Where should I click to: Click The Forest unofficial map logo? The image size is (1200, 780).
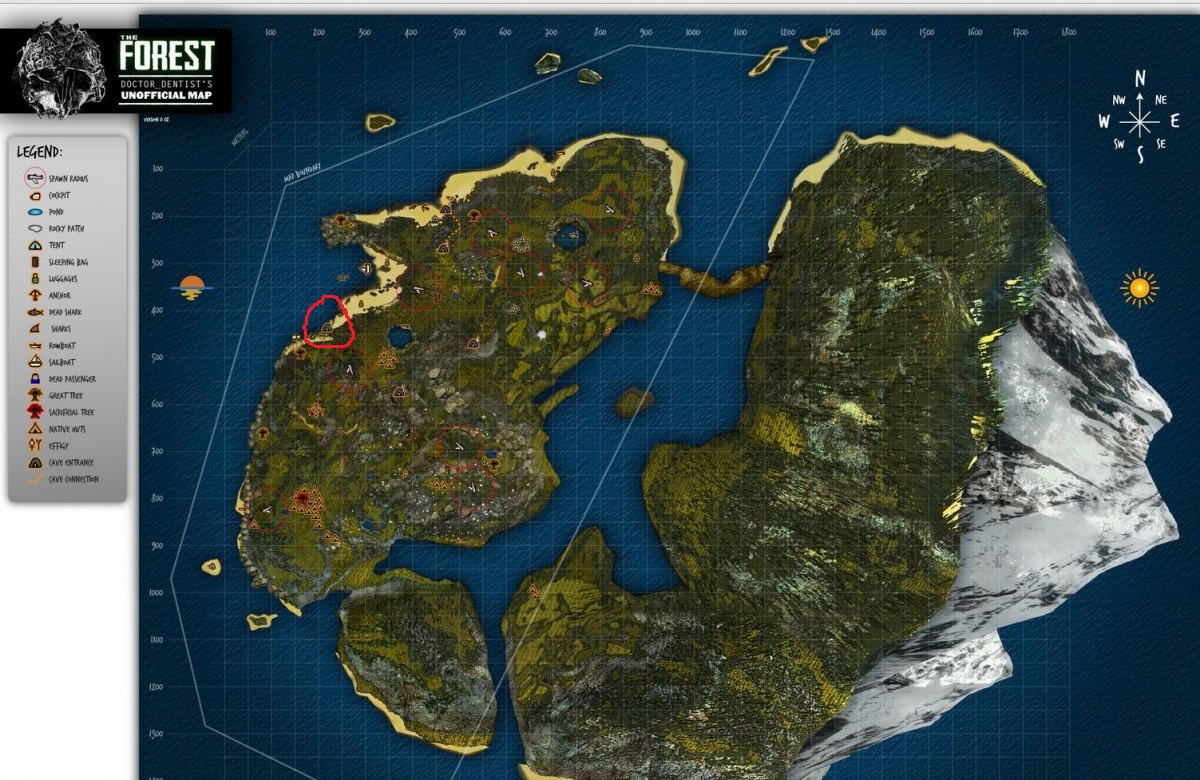117,69
